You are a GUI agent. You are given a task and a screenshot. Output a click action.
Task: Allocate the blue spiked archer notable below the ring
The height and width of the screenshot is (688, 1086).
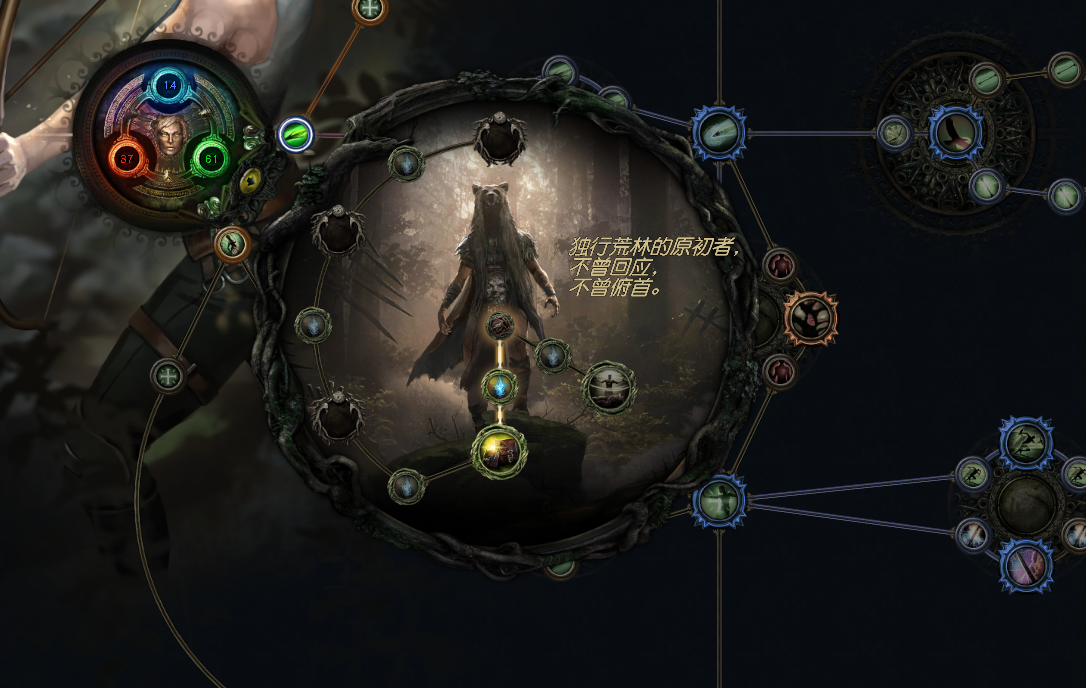[718, 500]
